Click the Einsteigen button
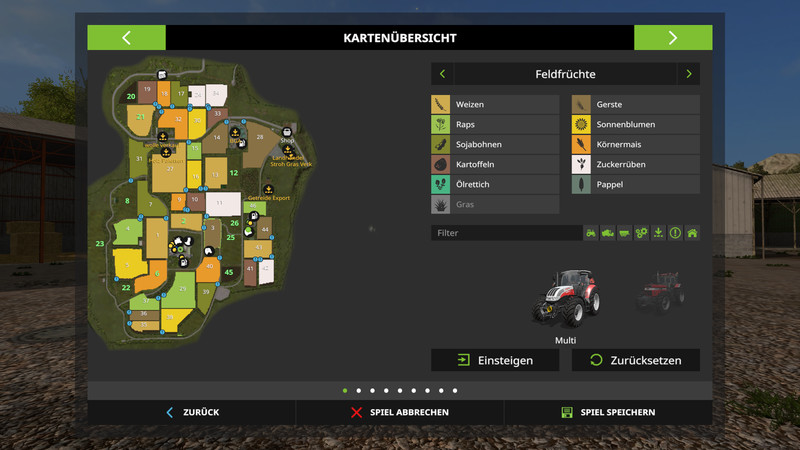 tap(495, 360)
